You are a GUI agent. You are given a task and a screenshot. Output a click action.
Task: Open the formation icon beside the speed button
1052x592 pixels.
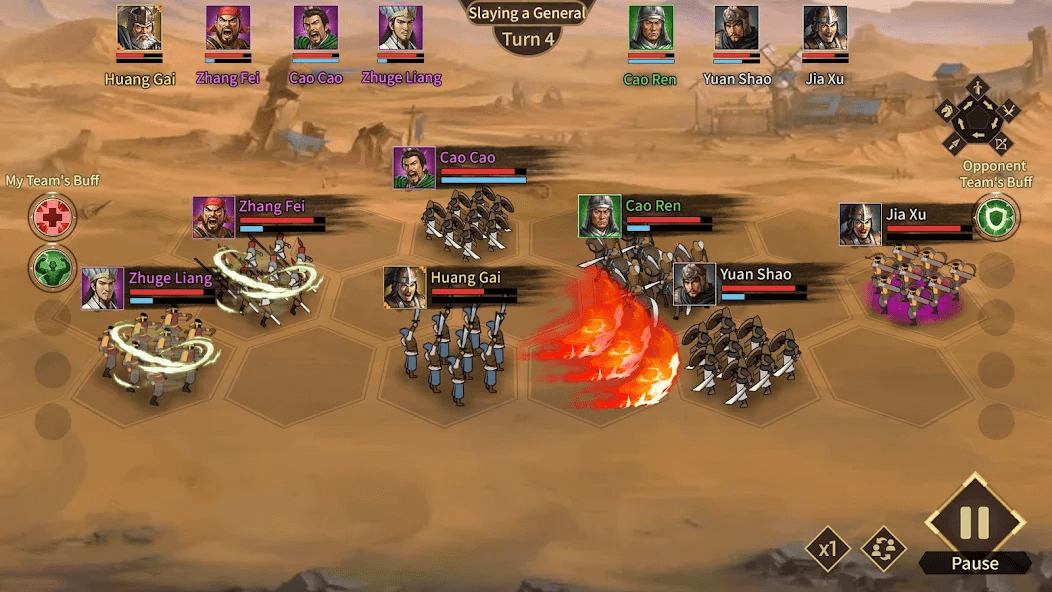[884, 549]
